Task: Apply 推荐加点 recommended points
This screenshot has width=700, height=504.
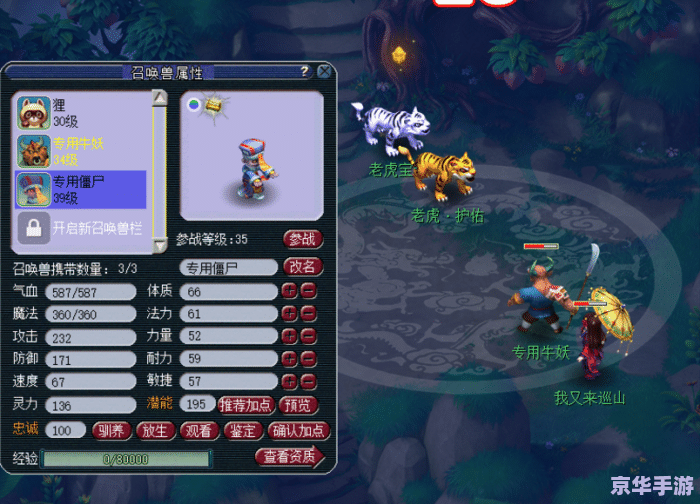Action: point(247,405)
